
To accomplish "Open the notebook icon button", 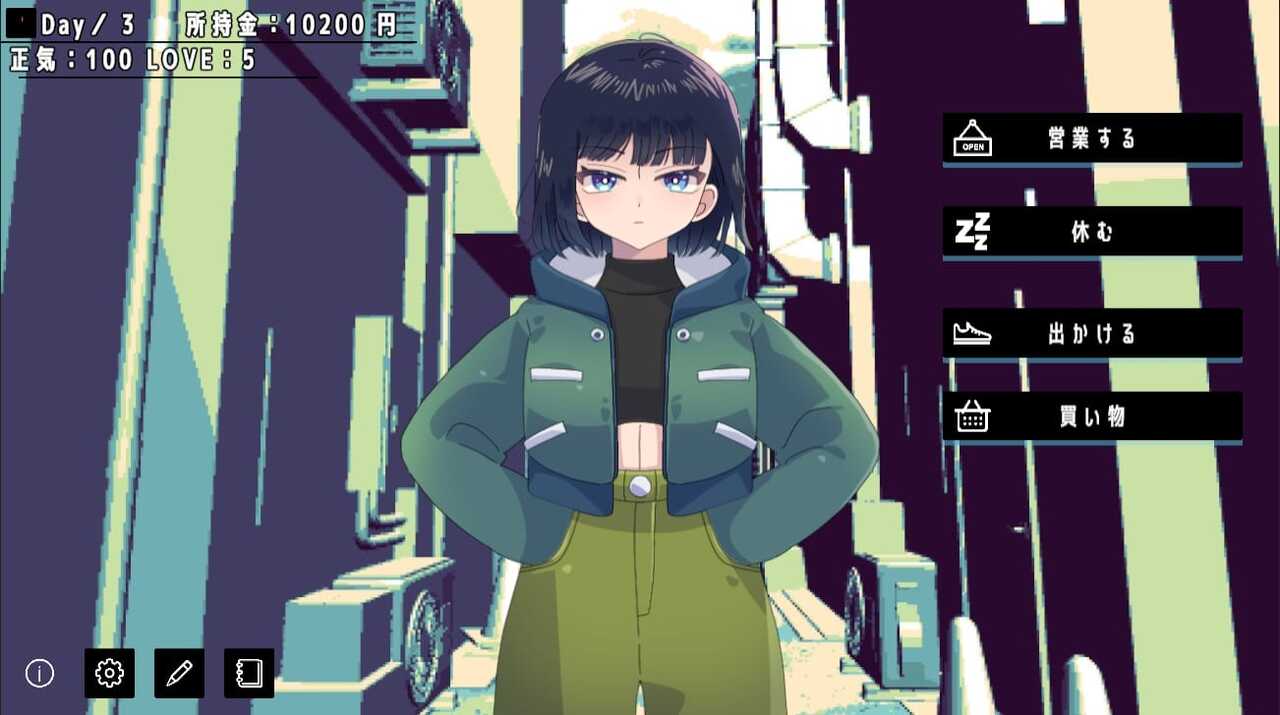I will click(249, 673).
